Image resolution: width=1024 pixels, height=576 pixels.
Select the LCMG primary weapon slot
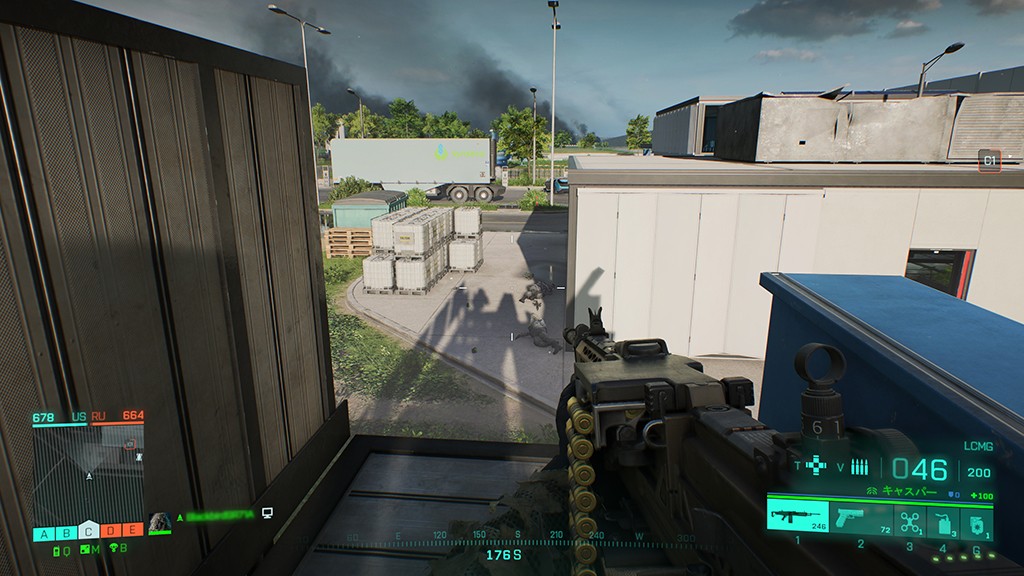tap(797, 517)
